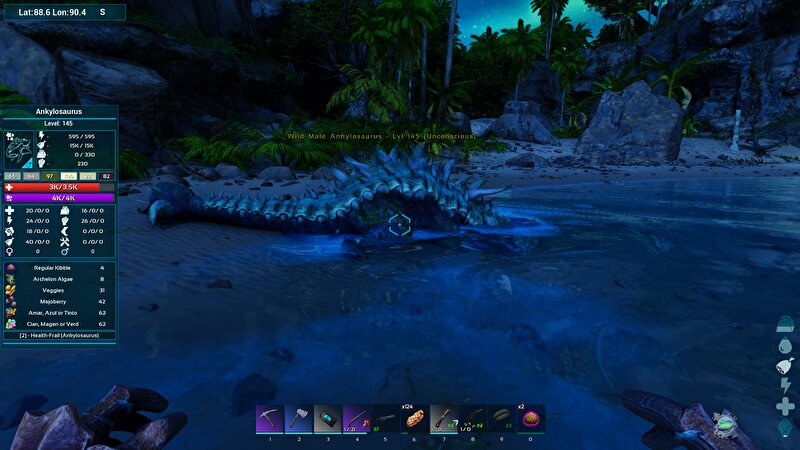Select the pickaxe in hotbar slot 1
The image size is (800, 450).
[270, 418]
